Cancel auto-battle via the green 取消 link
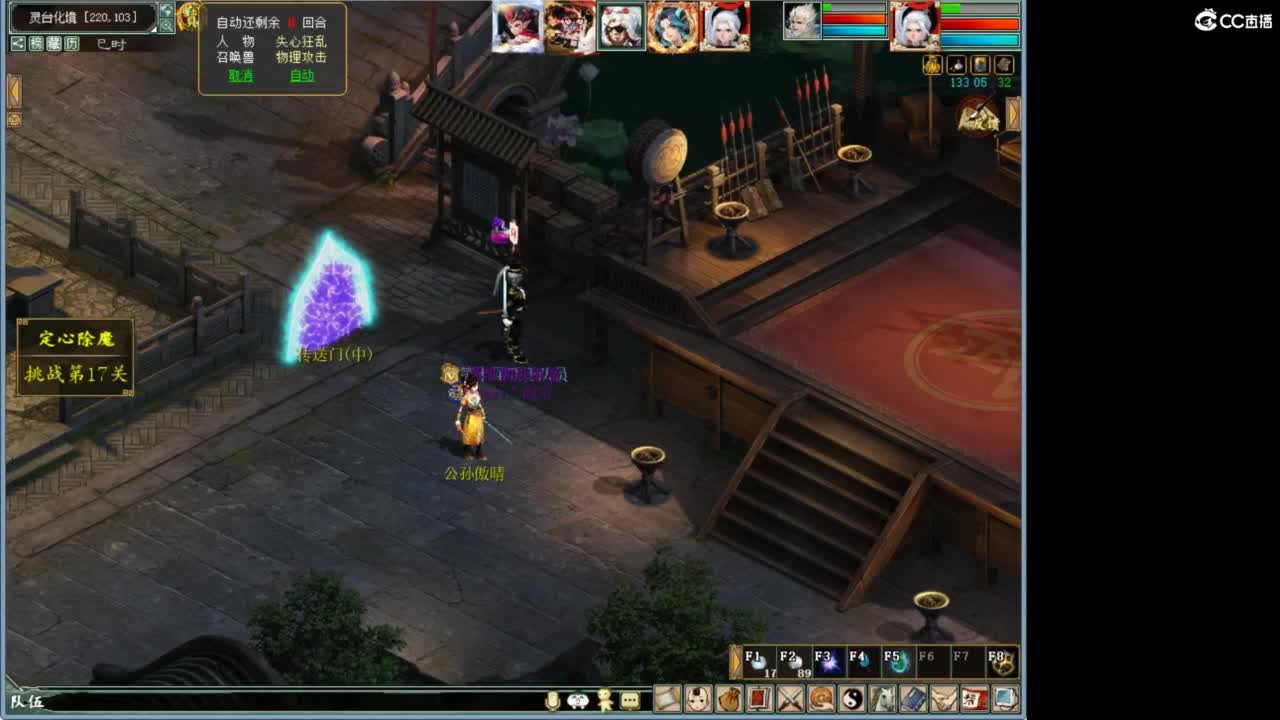1280x720 pixels. coord(241,76)
